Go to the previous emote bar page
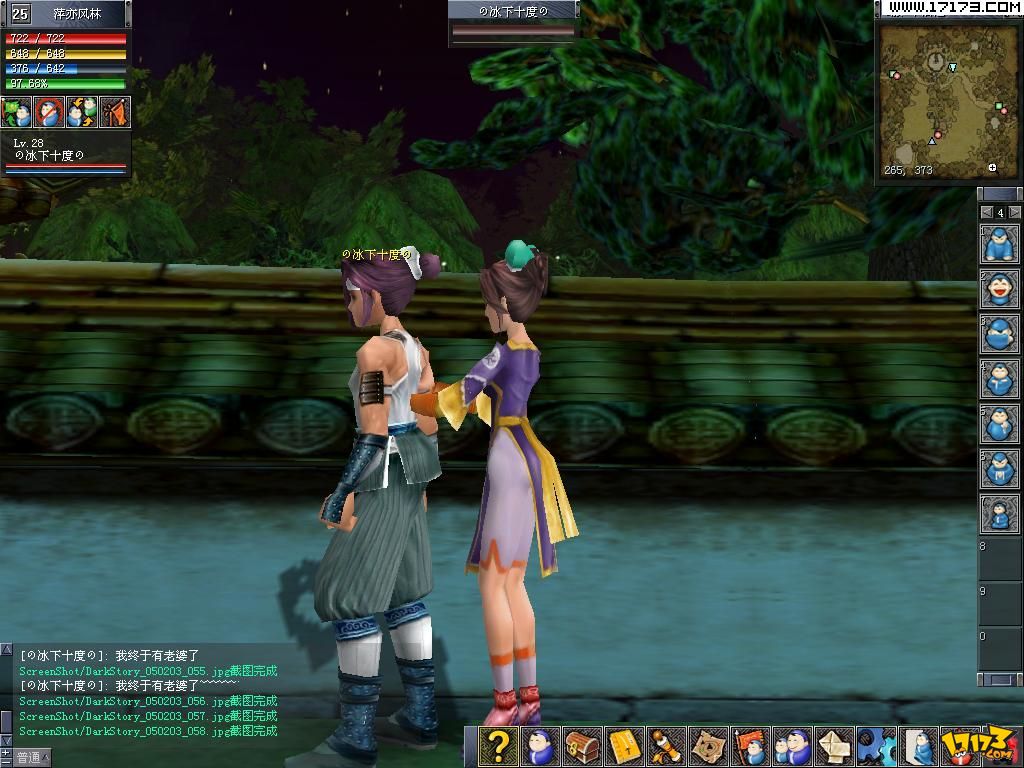This screenshot has width=1024, height=768. (987, 212)
